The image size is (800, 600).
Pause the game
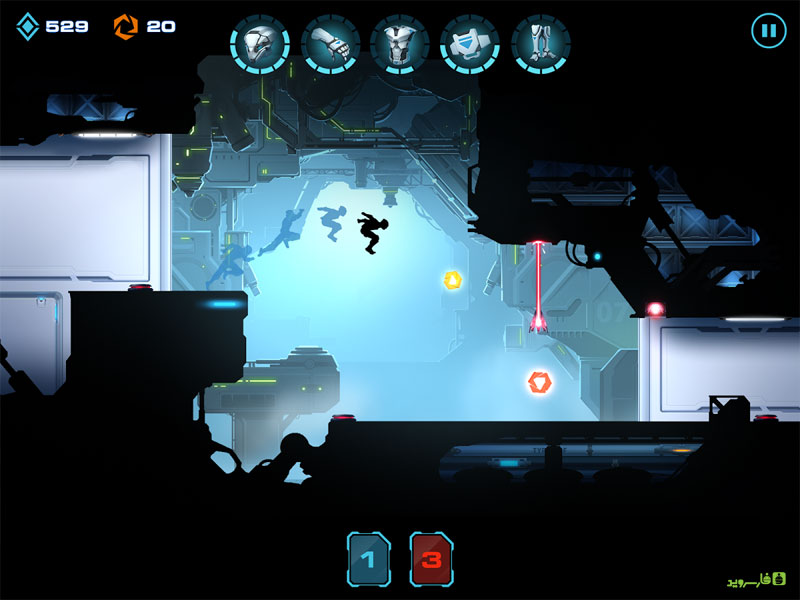[x=768, y=30]
